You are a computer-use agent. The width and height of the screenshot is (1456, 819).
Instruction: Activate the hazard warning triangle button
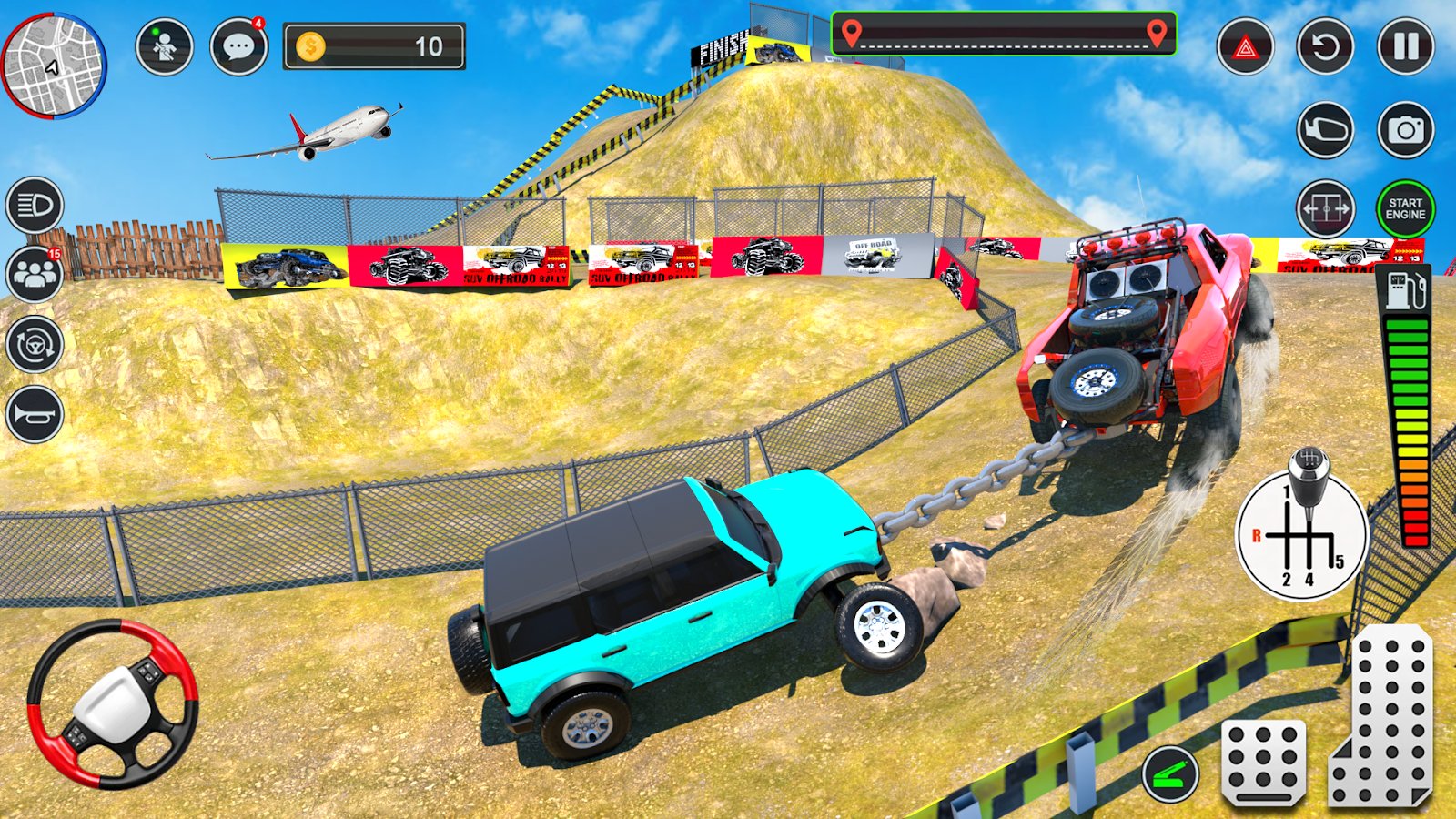pyautogui.click(x=1245, y=46)
